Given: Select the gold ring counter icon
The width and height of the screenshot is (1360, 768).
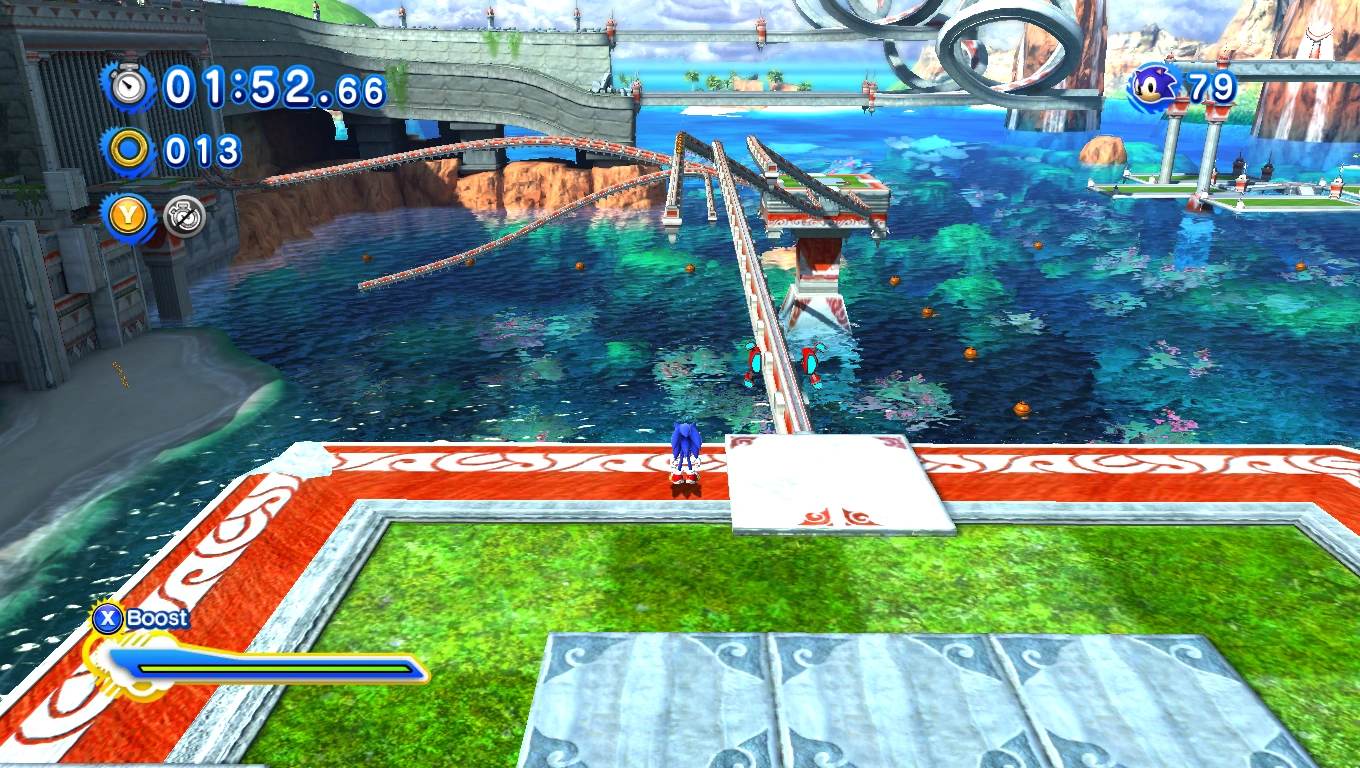Looking at the screenshot, I should tap(130, 152).
